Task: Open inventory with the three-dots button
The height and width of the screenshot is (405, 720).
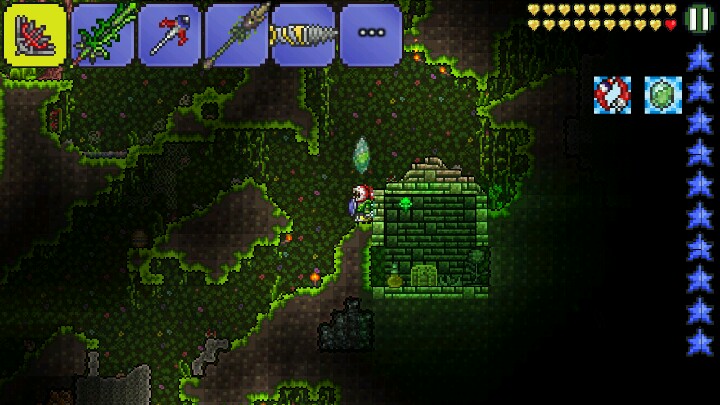Action: tap(370, 34)
